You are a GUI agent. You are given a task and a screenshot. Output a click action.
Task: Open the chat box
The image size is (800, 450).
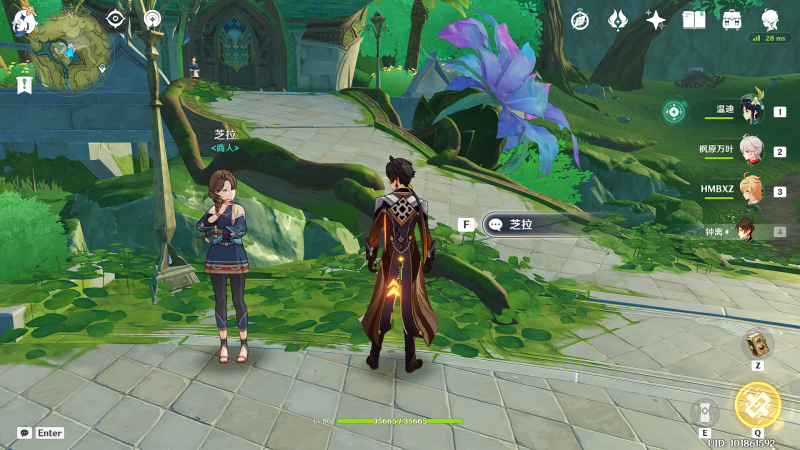26,433
